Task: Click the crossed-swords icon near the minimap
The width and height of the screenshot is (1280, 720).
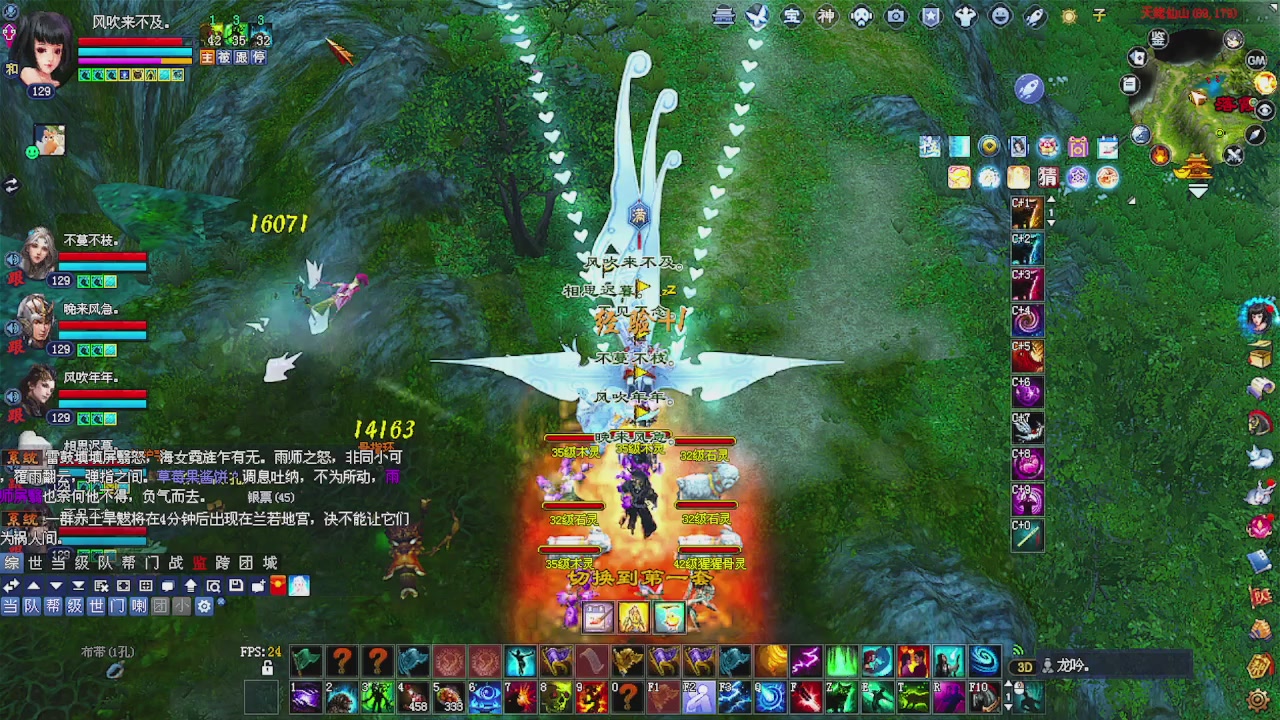Action: pyautogui.click(x=1233, y=154)
